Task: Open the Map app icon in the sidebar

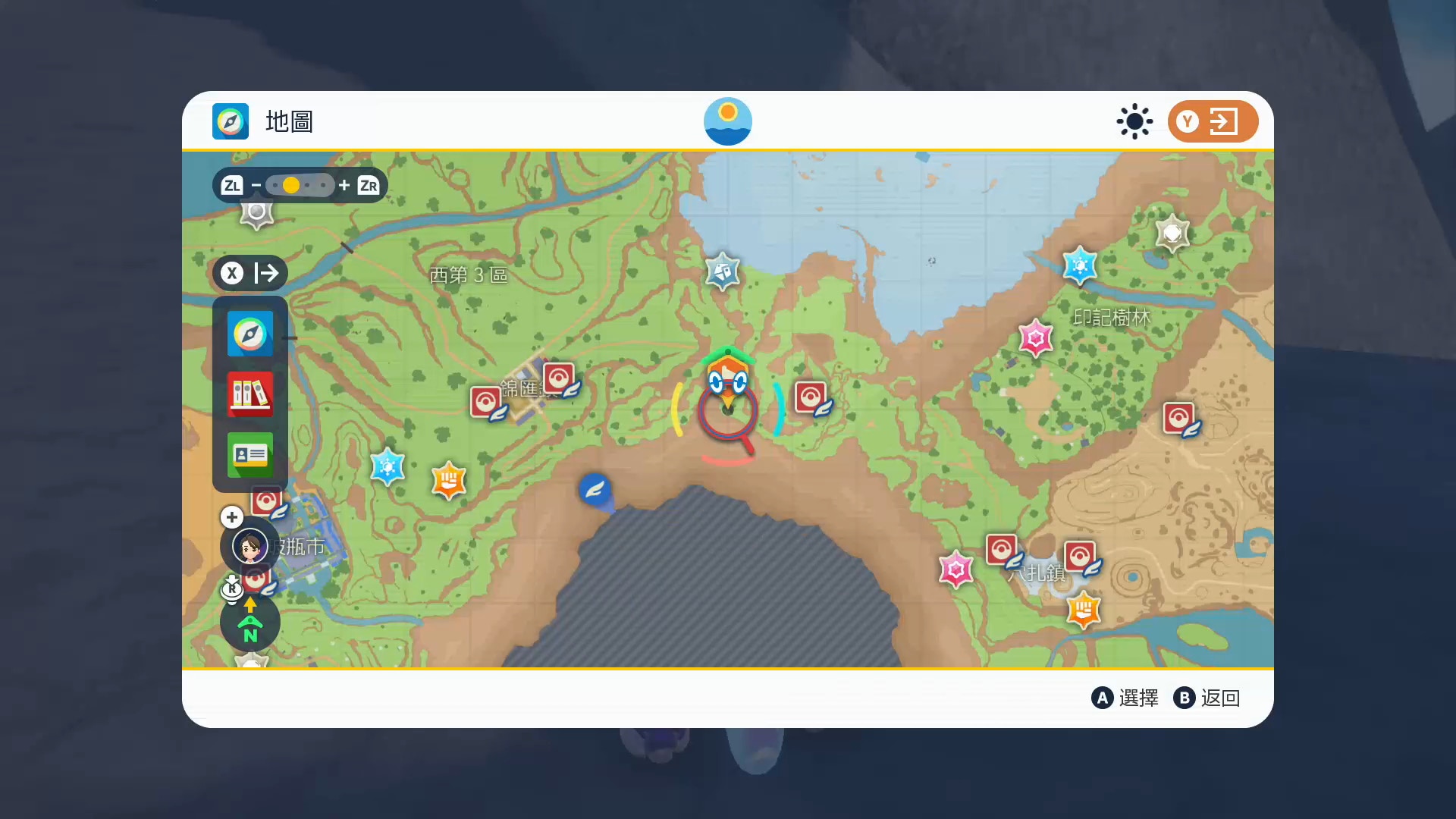Action: tap(250, 334)
